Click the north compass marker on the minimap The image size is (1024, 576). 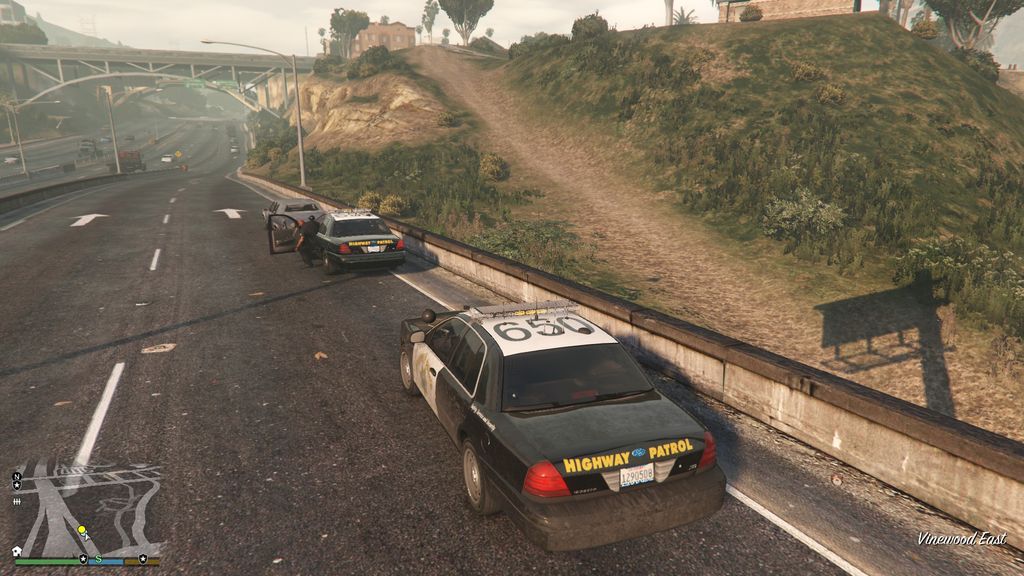coord(17,476)
